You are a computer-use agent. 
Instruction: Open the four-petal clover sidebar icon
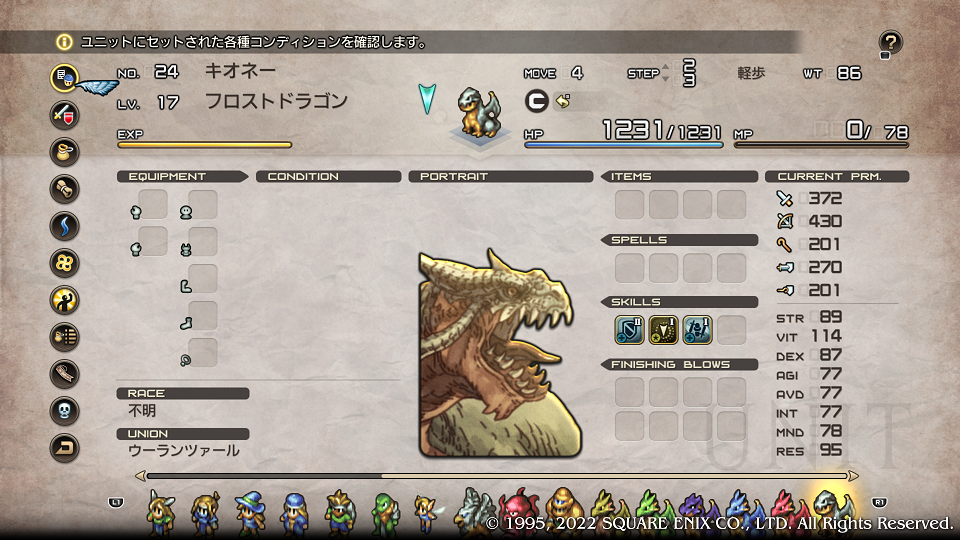(65, 262)
